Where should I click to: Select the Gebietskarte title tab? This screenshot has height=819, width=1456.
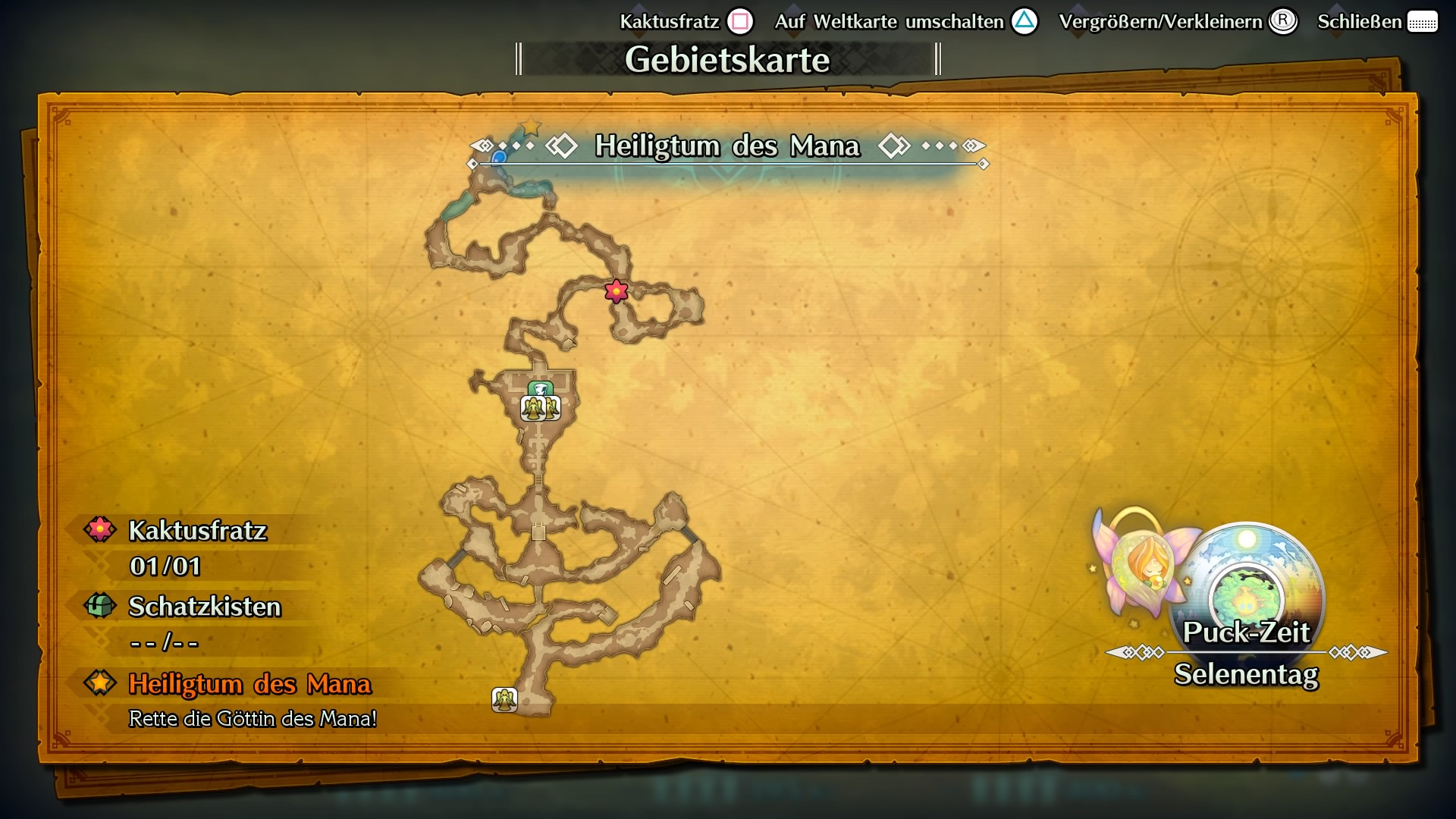click(x=727, y=59)
